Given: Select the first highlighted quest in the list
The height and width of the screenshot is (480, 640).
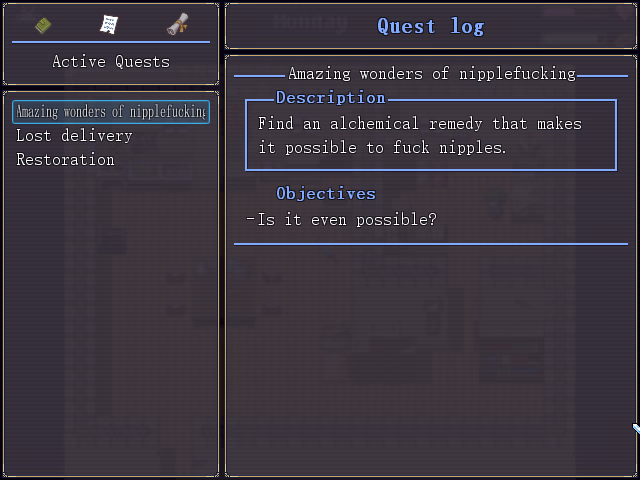Looking at the screenshot, I should tap(111, 112).
